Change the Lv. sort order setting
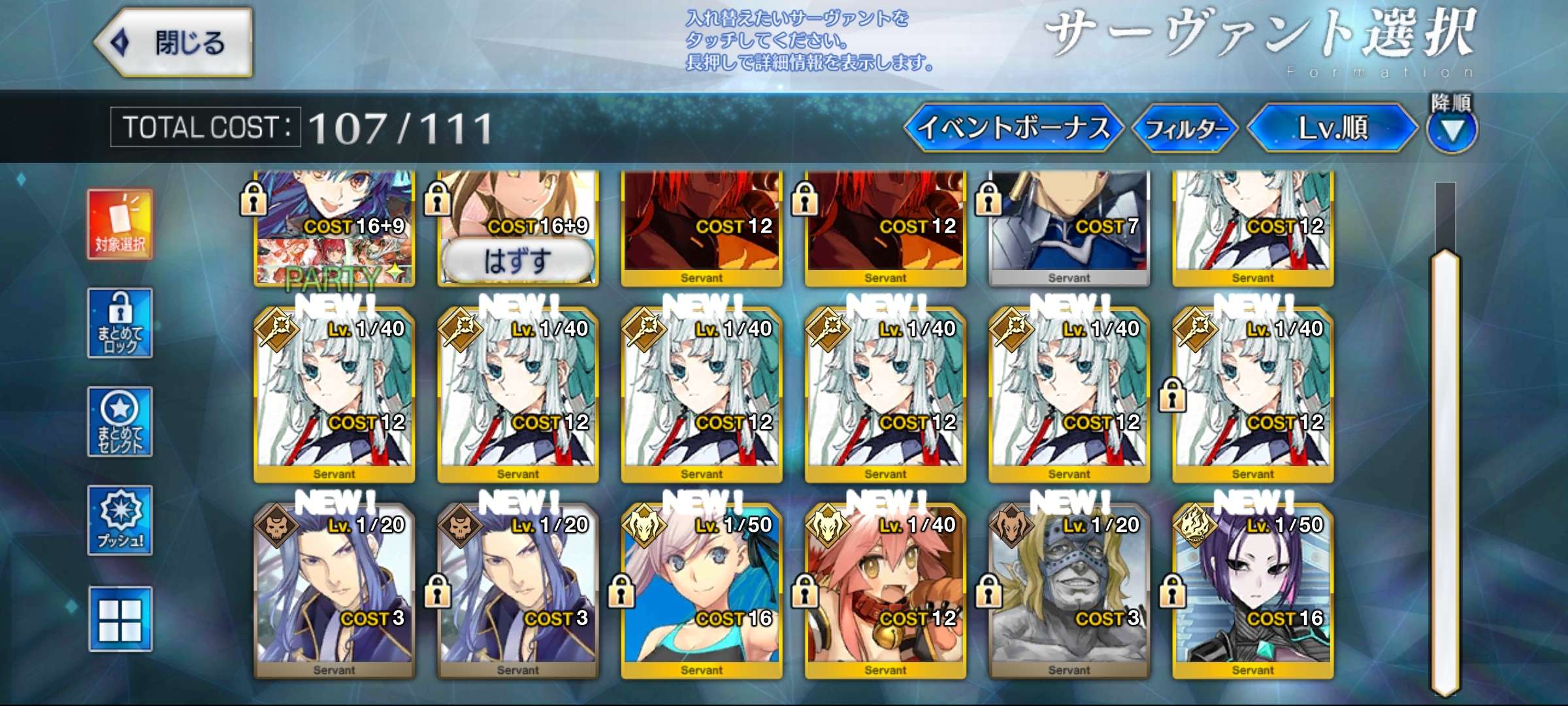Viewport: 1568px width, 706px height. pos(1332,127)
